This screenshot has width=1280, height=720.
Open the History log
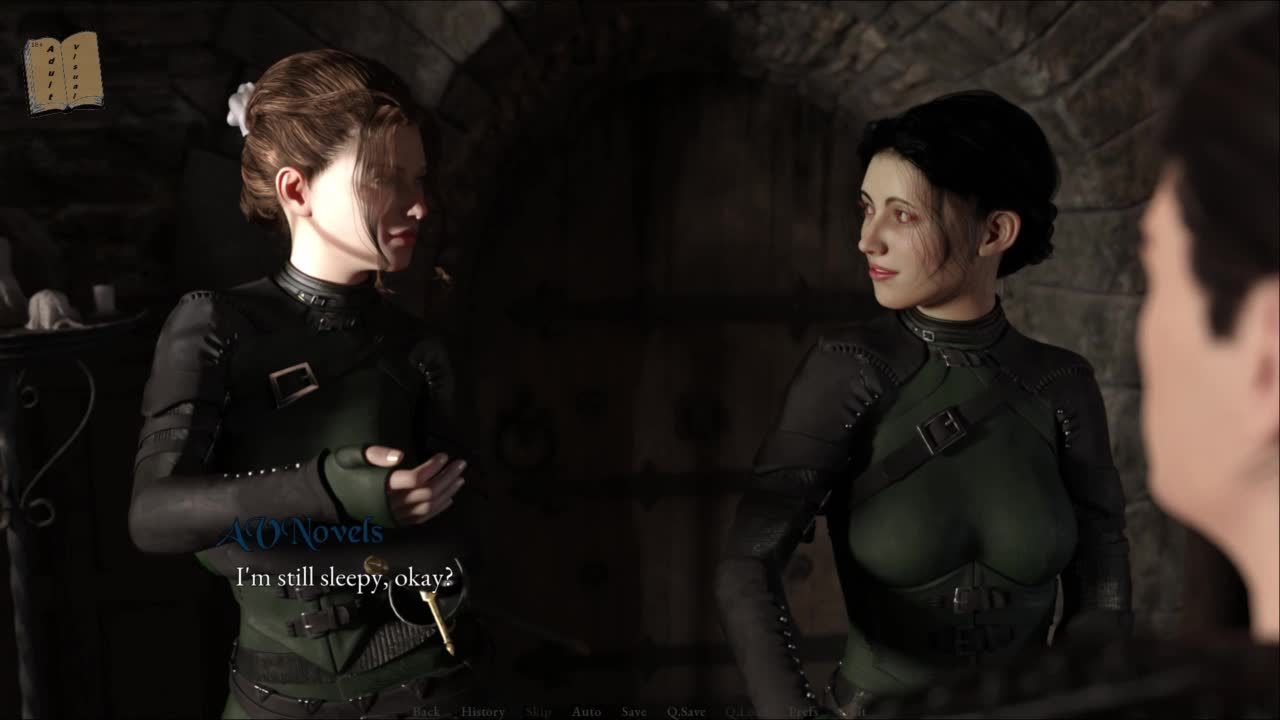click(x=483, y=712)
